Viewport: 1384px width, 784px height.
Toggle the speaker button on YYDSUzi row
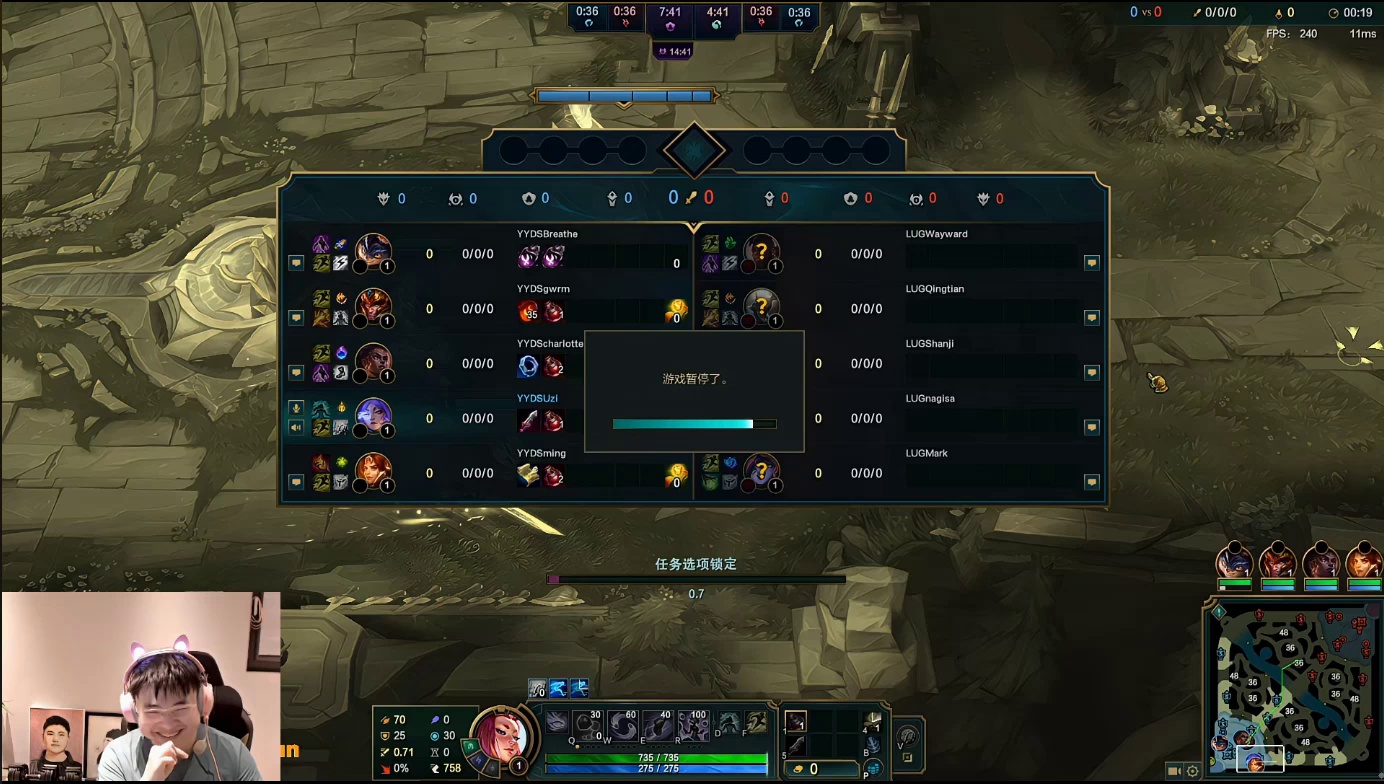(296, 428)
